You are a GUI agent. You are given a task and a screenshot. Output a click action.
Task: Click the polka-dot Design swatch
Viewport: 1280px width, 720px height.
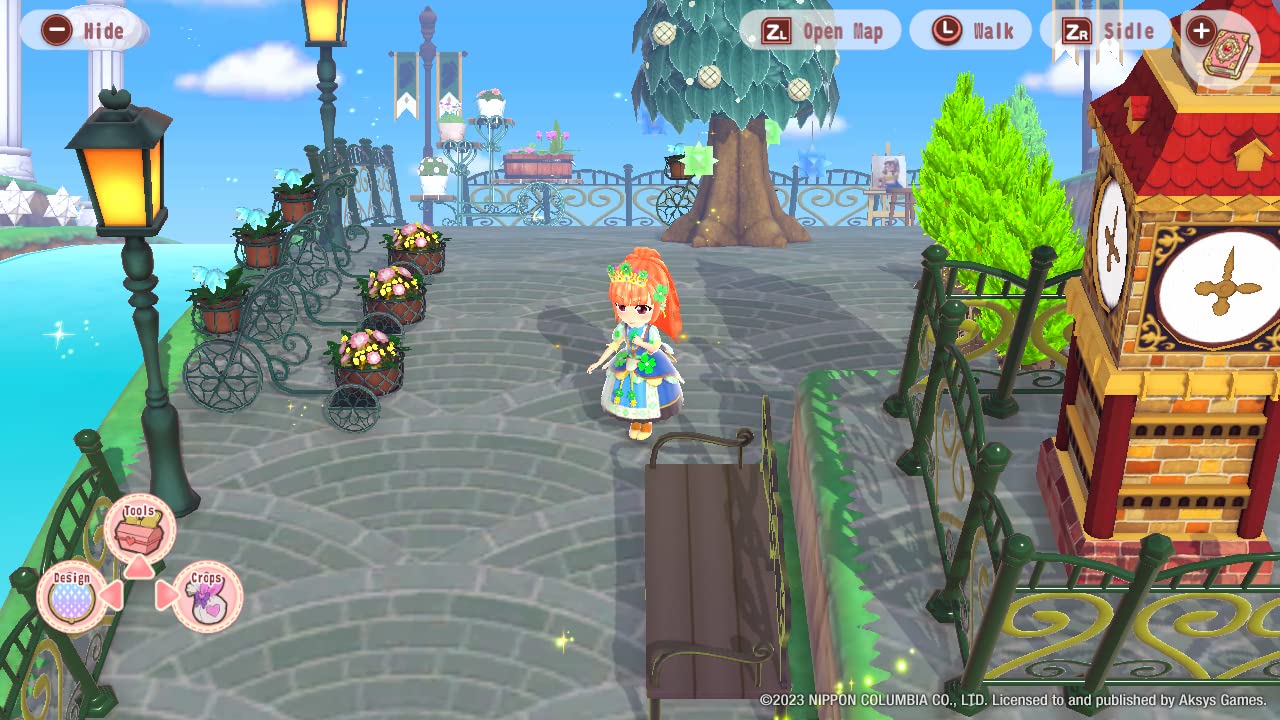(x=72, y=600)
